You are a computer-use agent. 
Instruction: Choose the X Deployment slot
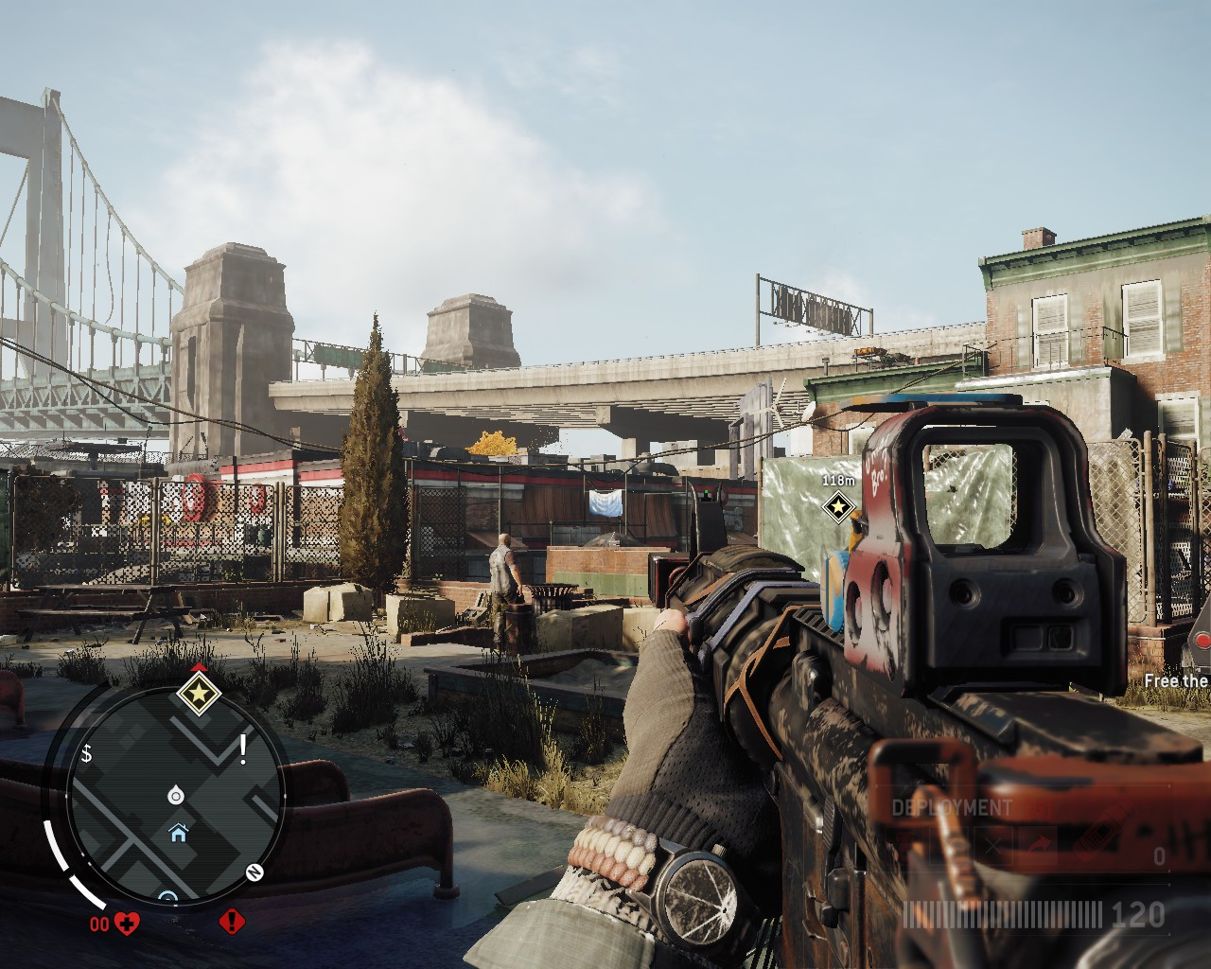coord(992,844)
